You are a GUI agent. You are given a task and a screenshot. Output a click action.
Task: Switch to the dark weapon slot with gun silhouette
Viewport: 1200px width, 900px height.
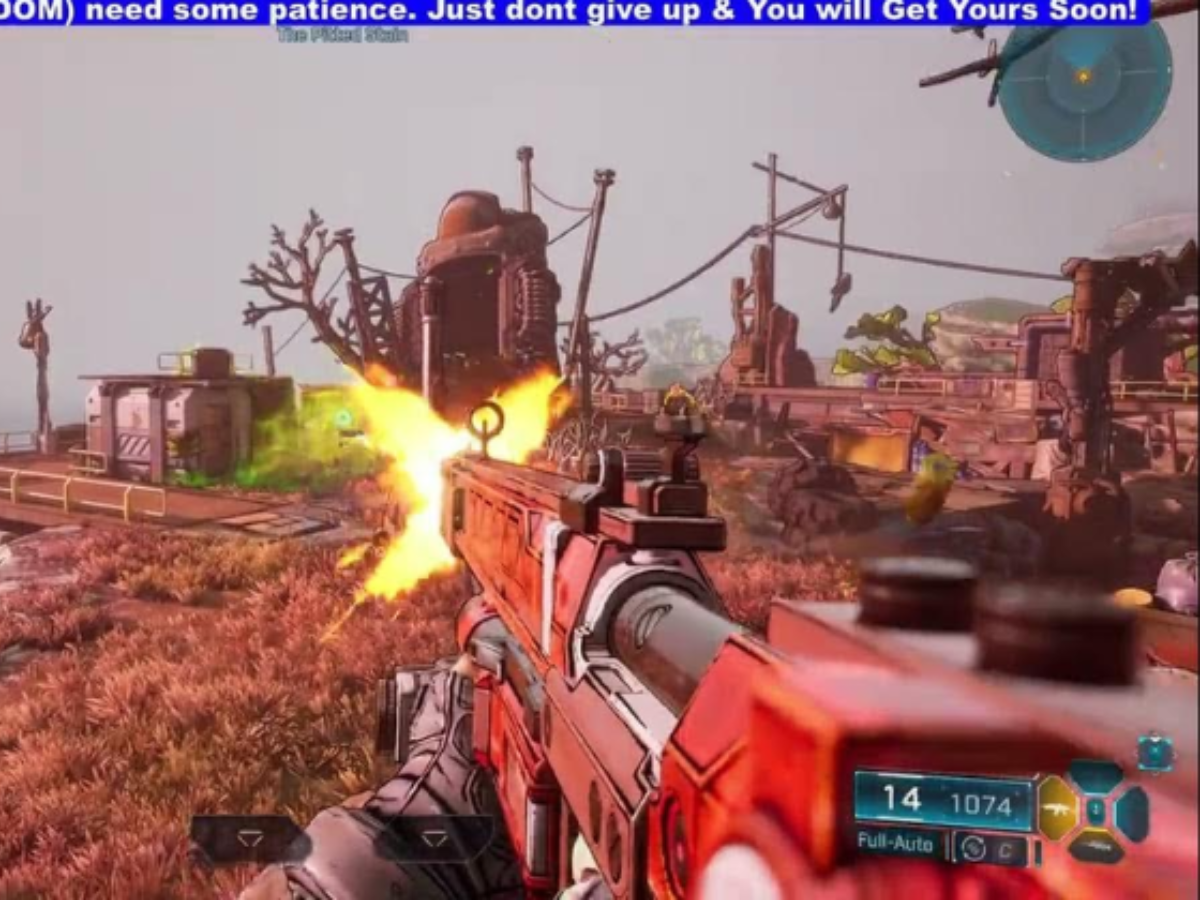pyautogui.click(x=1095, y=848)
